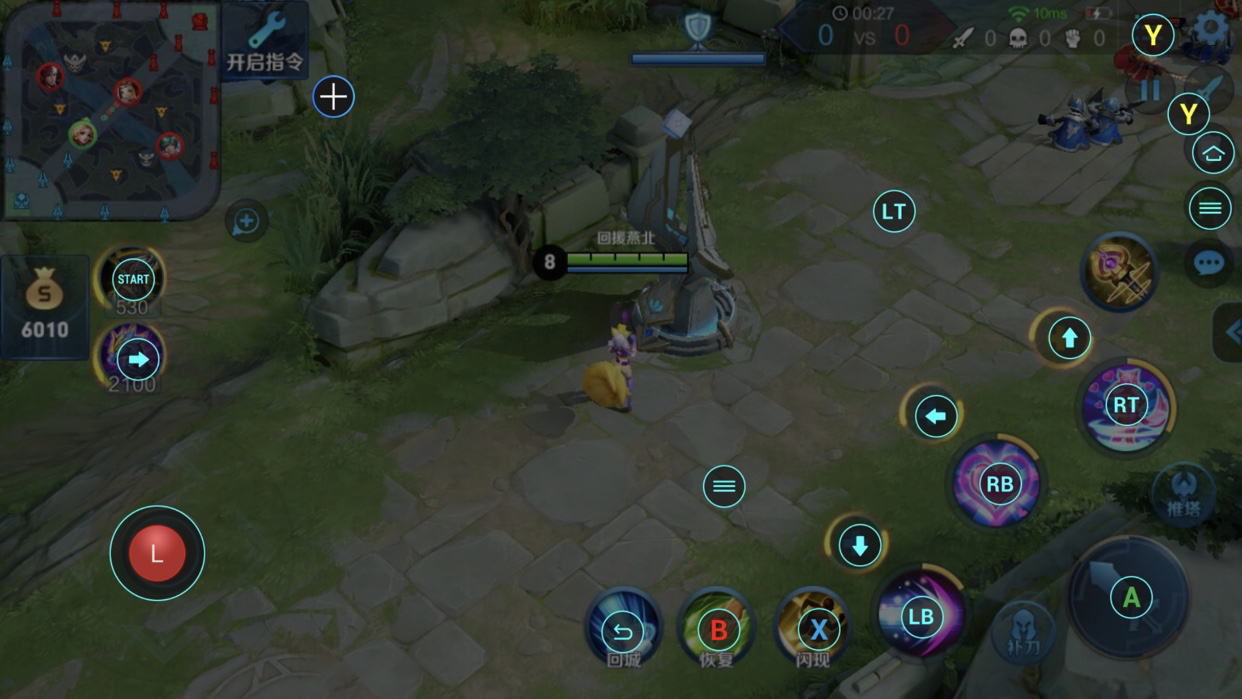This screenshot has width=1242, height=699.
Task: Open the chat speech bubble
Action: (1209, 262)
